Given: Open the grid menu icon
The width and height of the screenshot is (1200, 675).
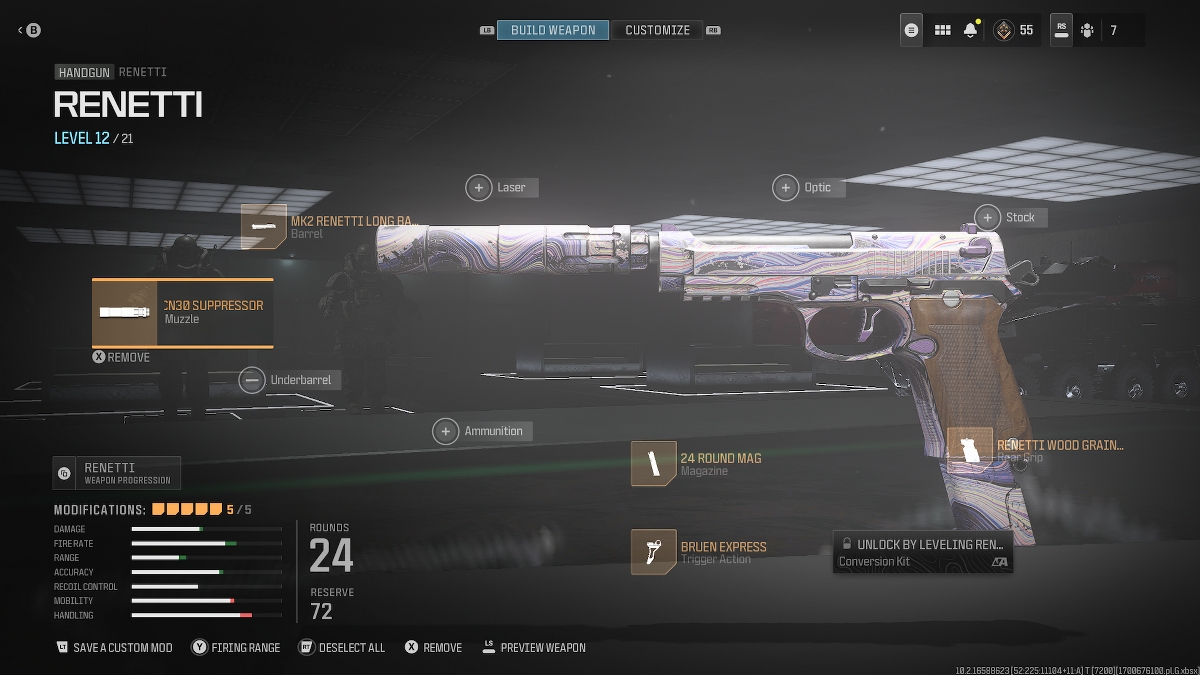Looking at the screenshot, I should coord(942,30).
